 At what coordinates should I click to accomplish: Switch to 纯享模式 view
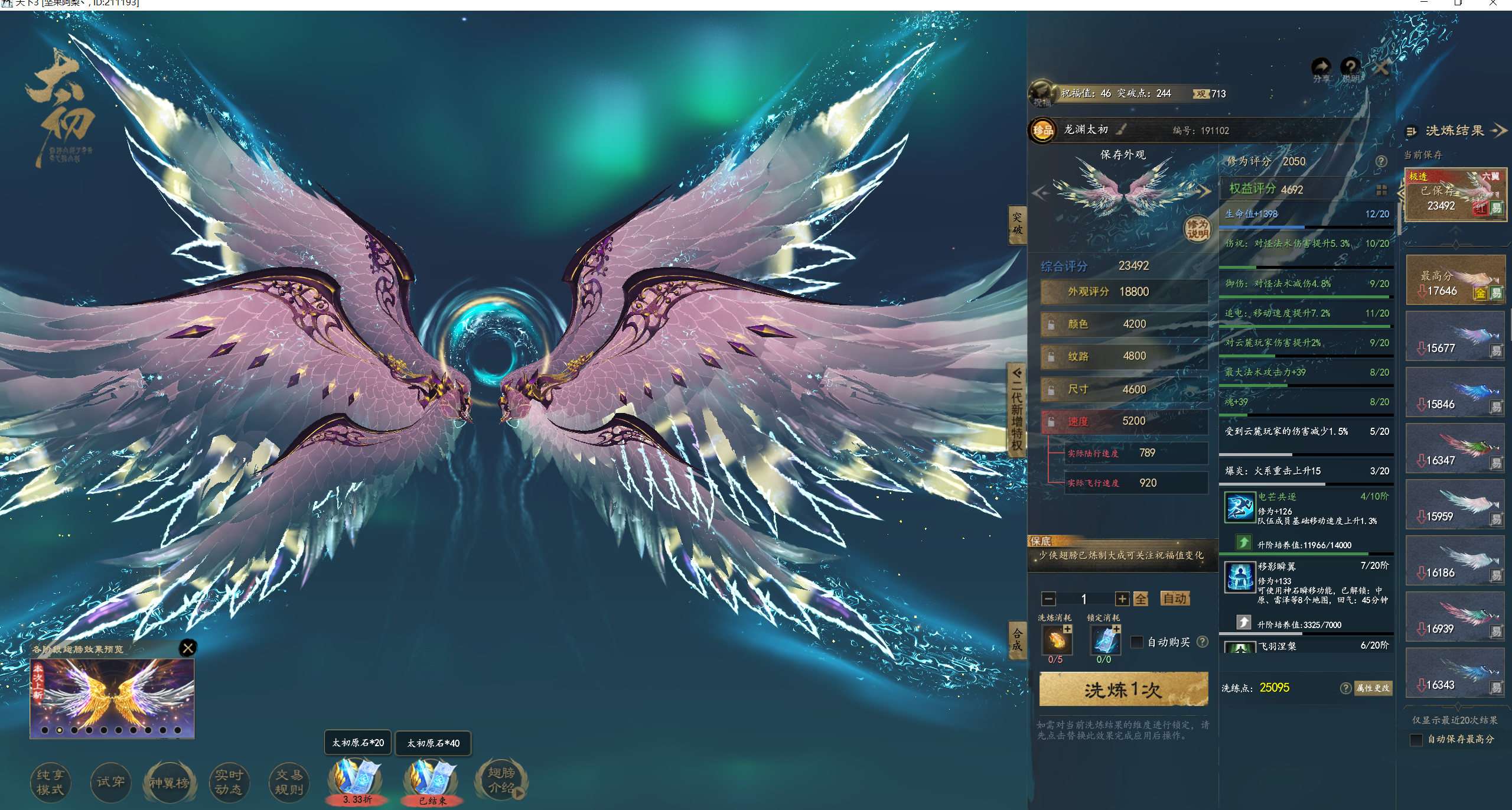click(x=50, y=782)
